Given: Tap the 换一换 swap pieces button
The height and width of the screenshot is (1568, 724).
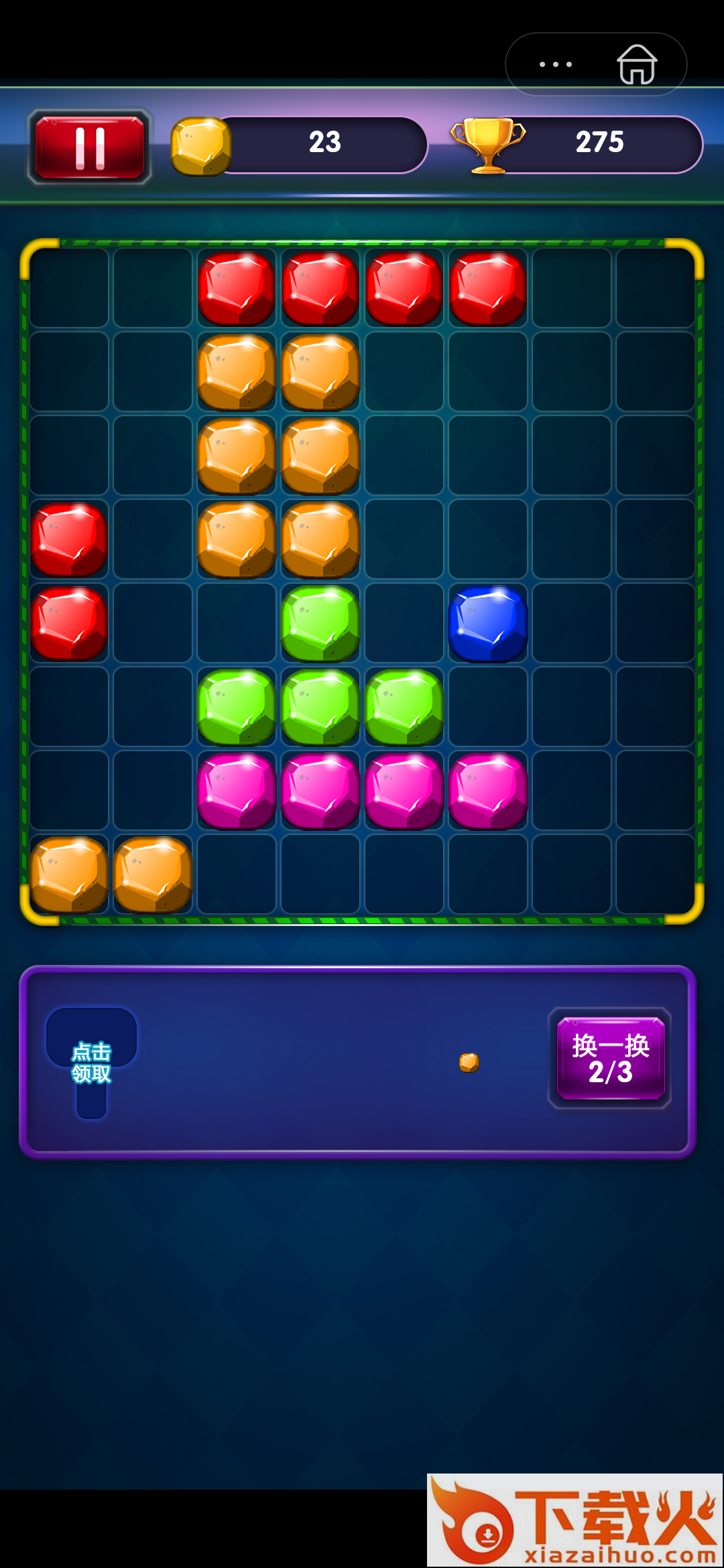Looking at the screenshot, I should pyautogui.click(x=610, y=1058).
